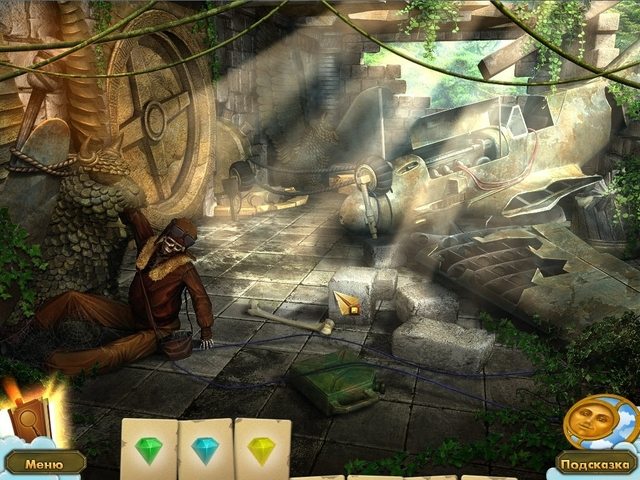Pick the yellow gem card

[262, 449]
